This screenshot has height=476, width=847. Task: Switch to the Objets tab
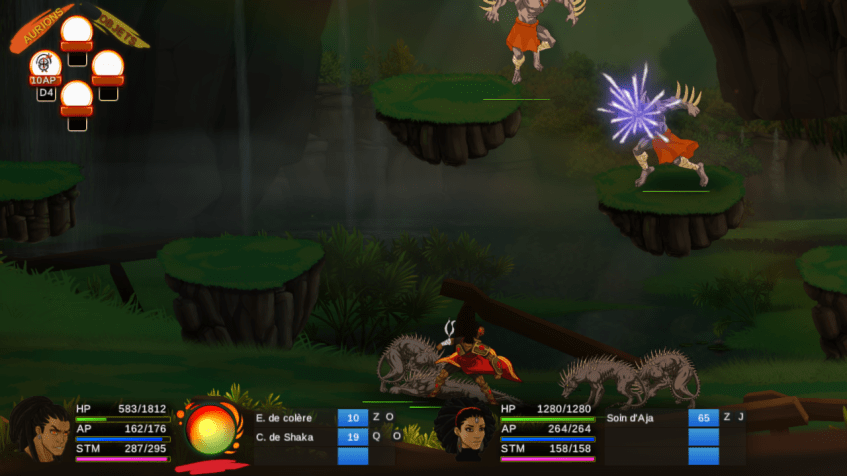(x=120, y=28)
